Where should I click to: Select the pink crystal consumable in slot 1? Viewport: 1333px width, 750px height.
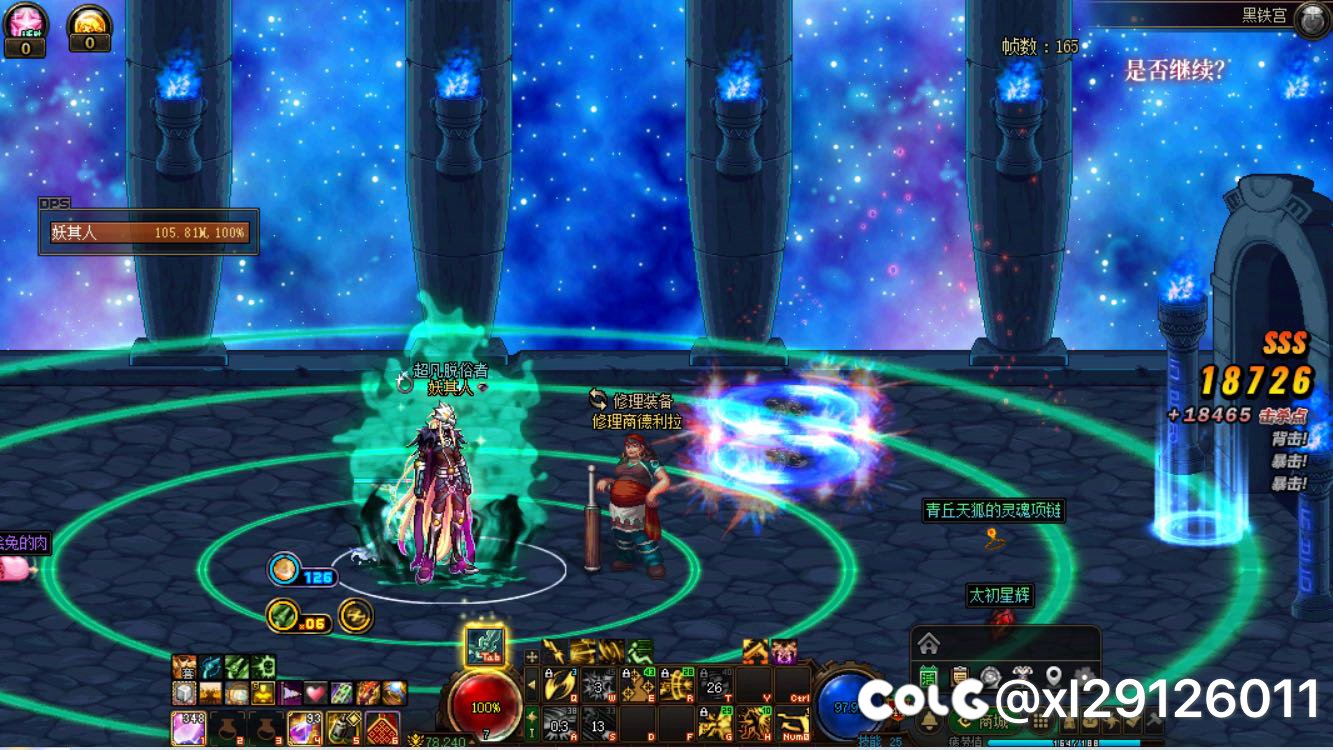point(188,727)
